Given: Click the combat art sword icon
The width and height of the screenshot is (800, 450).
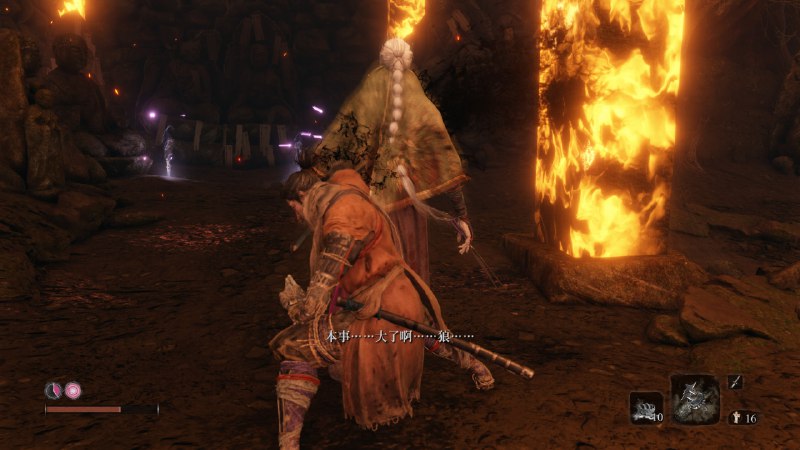Looking at the screenshot, I should coord(735,381).
